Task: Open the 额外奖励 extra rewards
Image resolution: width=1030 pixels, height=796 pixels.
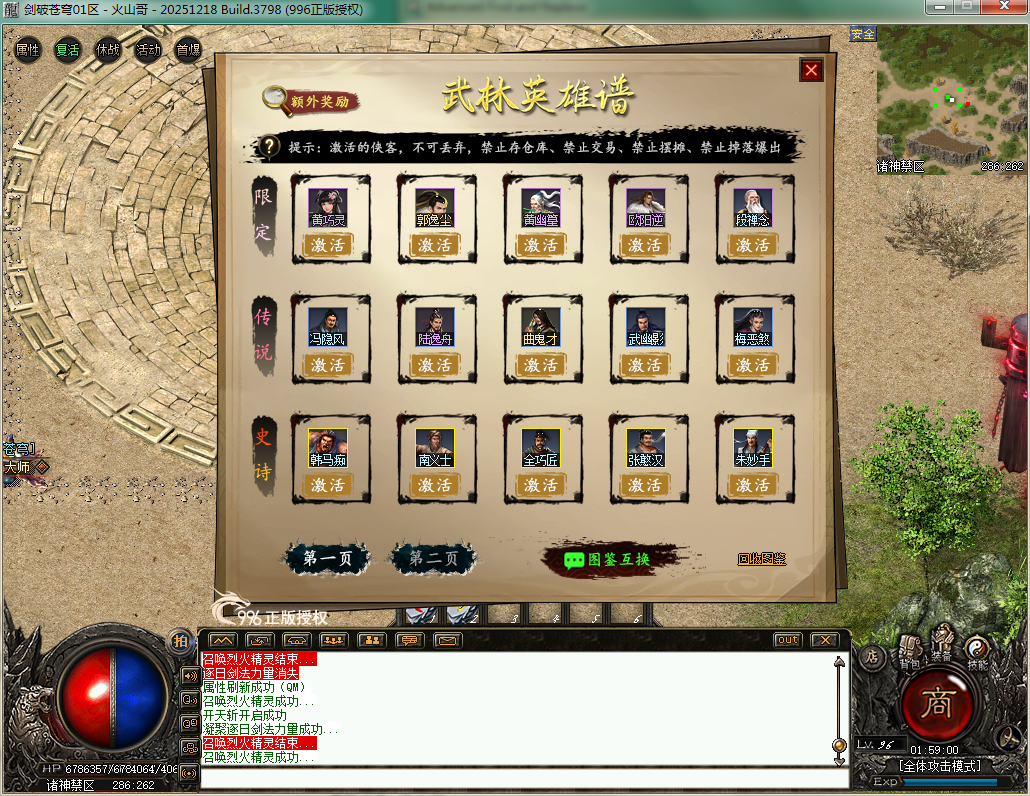Action: (311, 101)
